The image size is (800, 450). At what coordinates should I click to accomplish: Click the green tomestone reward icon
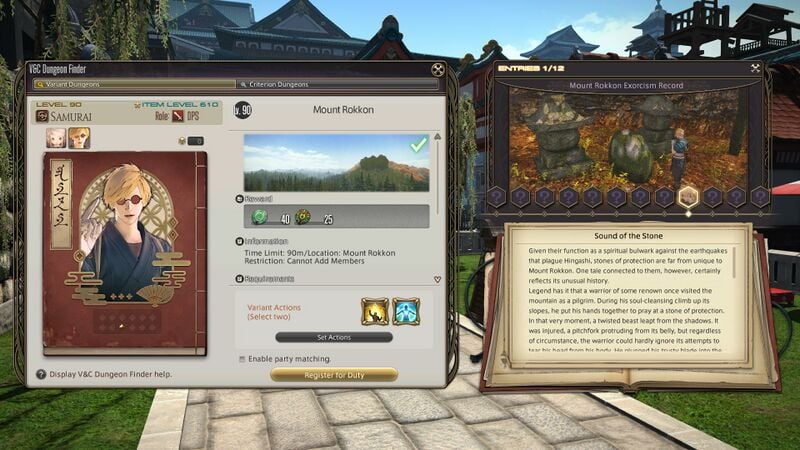(x=260, y=216)
